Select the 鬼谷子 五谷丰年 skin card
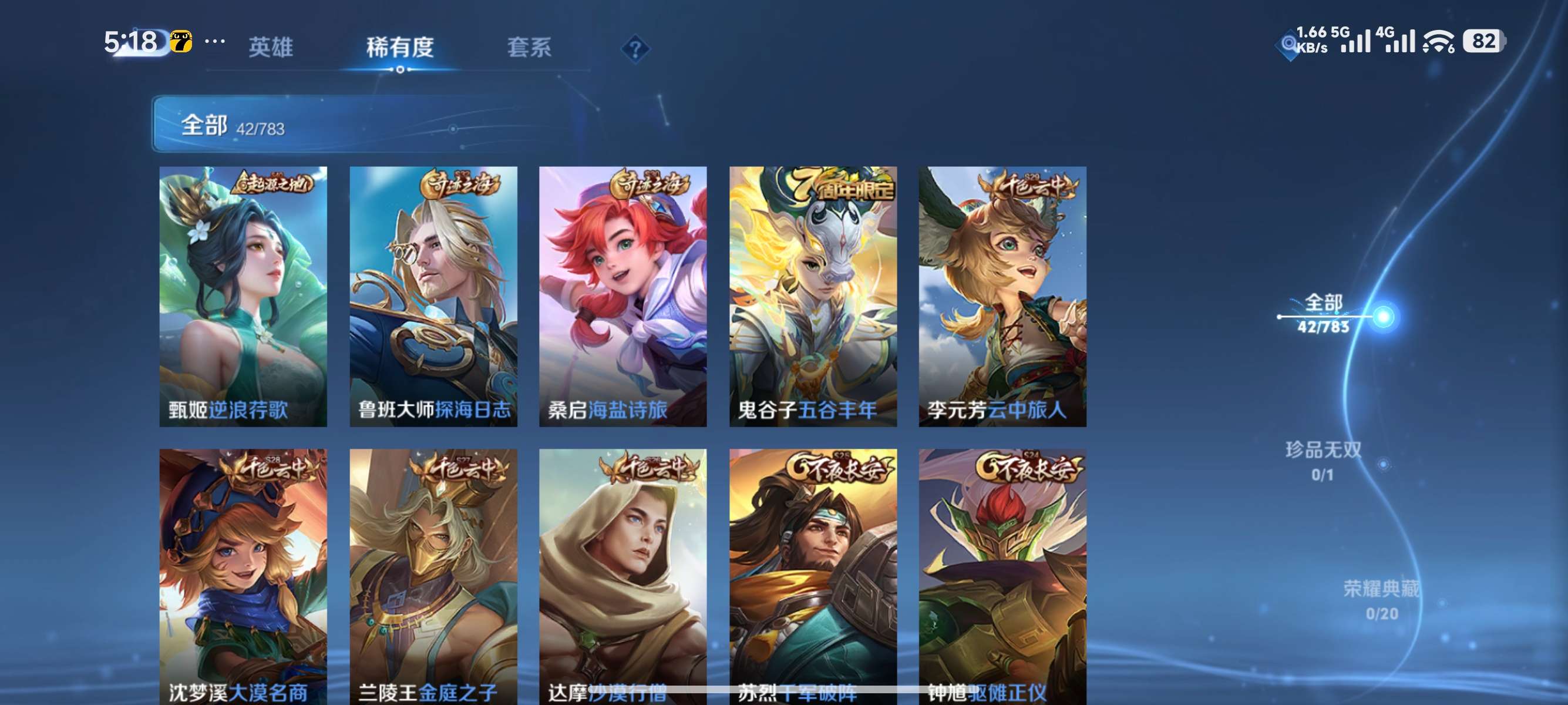 pos(813,296)
